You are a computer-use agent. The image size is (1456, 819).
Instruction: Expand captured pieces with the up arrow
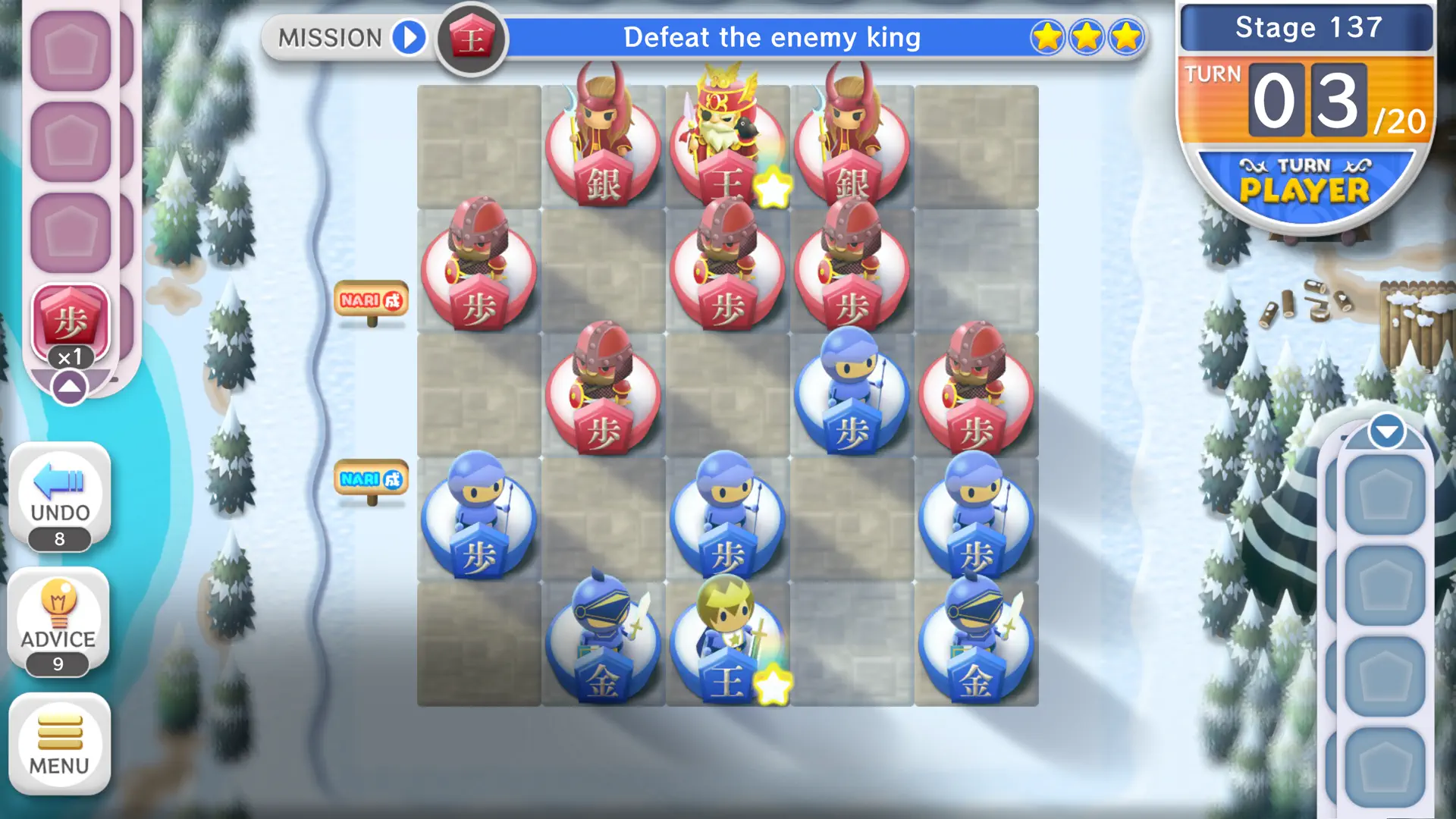(x=71, y=387)
